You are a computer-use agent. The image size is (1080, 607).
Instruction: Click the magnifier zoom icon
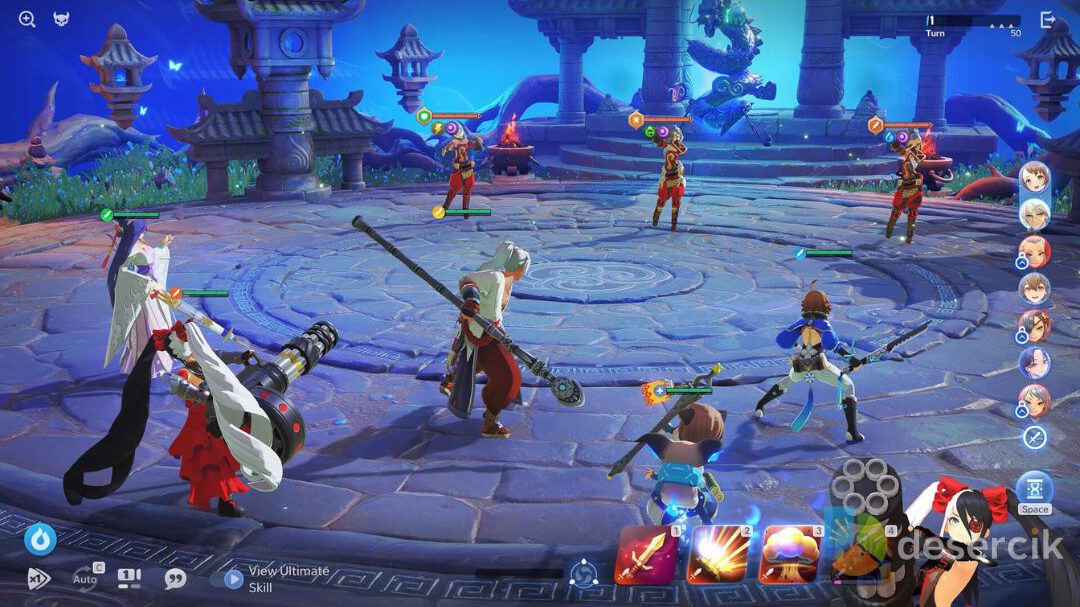[x=27, y=19]
